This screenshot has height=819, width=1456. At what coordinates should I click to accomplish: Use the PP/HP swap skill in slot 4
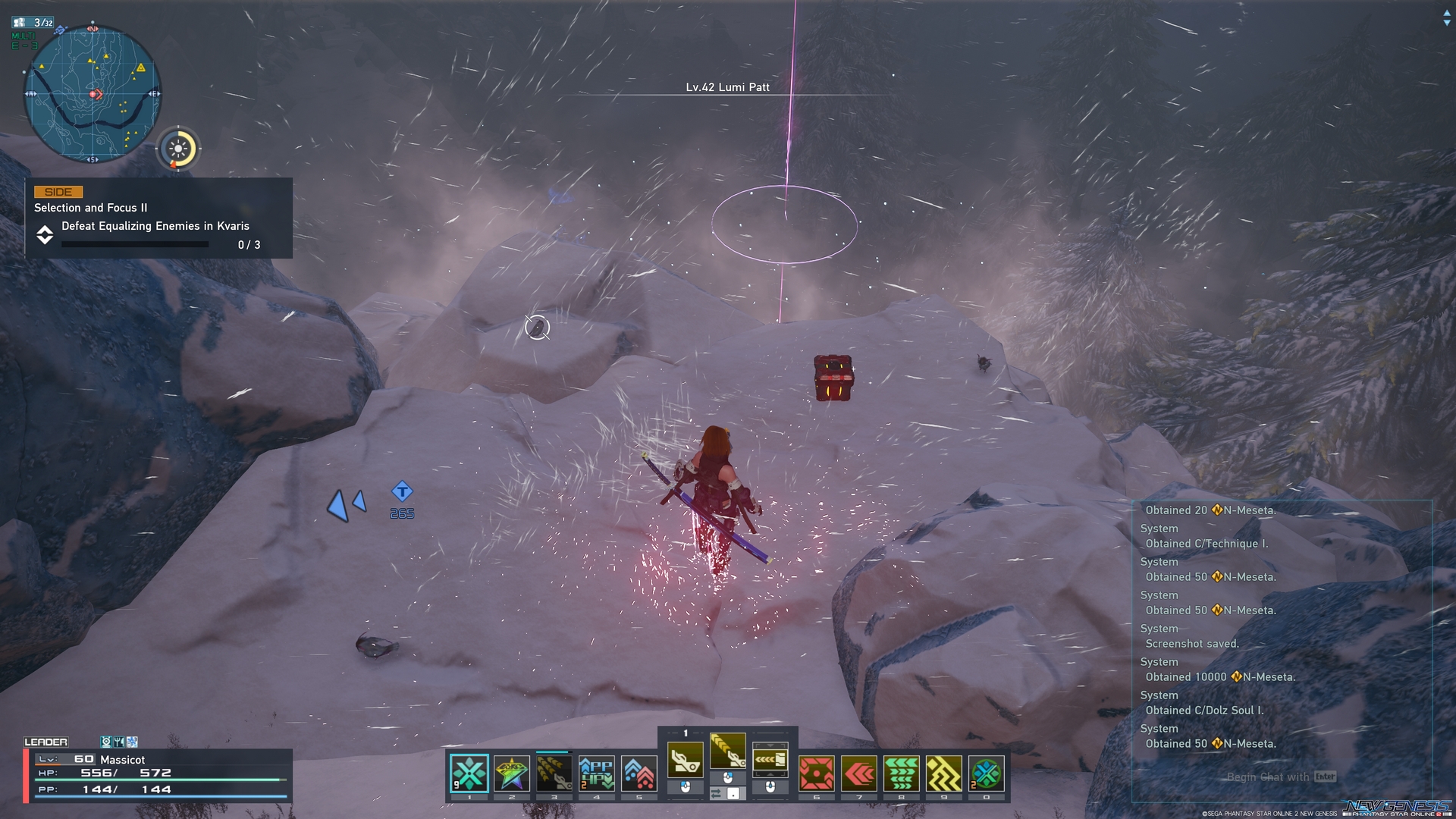pos(597,773)
